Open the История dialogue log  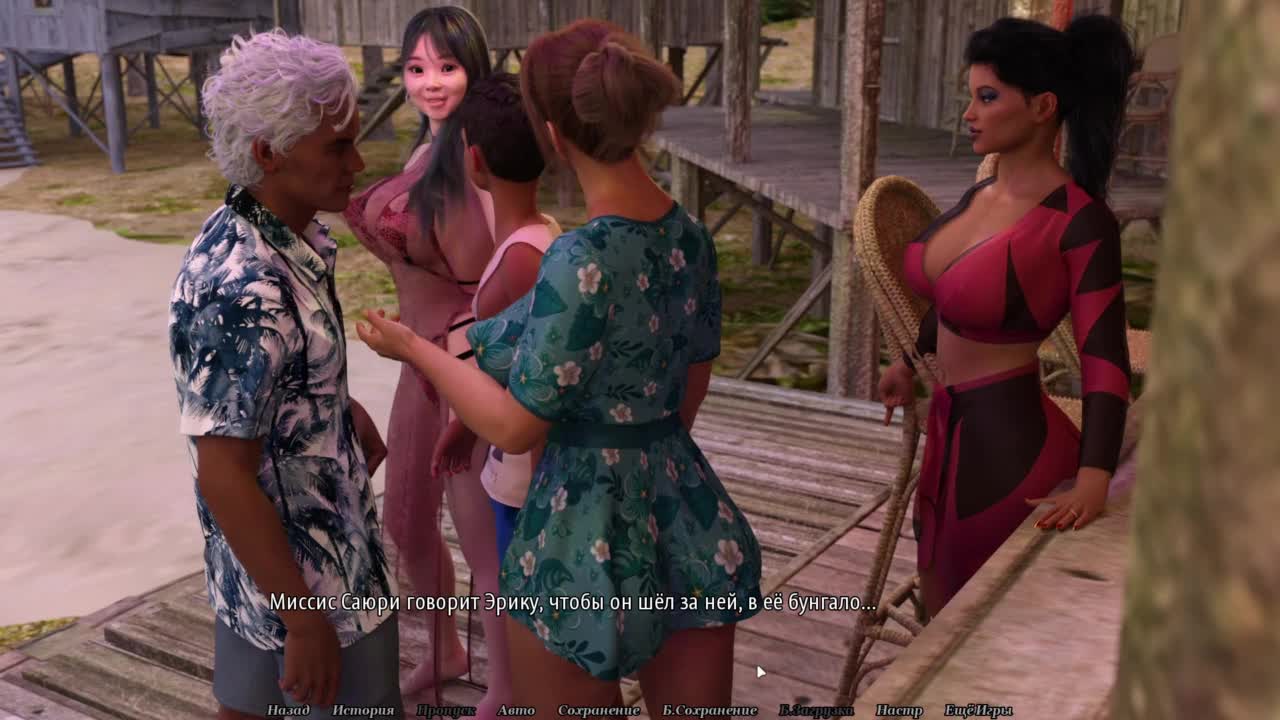(363, 710)
